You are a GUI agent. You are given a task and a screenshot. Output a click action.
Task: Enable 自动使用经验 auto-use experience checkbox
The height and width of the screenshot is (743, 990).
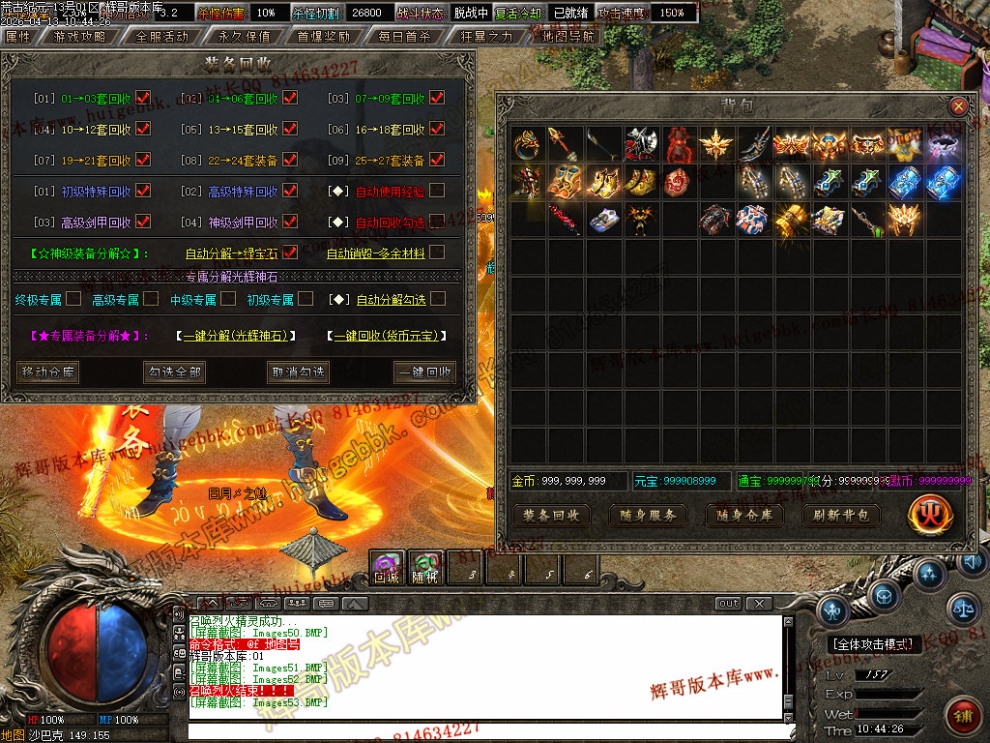[437, 191]
